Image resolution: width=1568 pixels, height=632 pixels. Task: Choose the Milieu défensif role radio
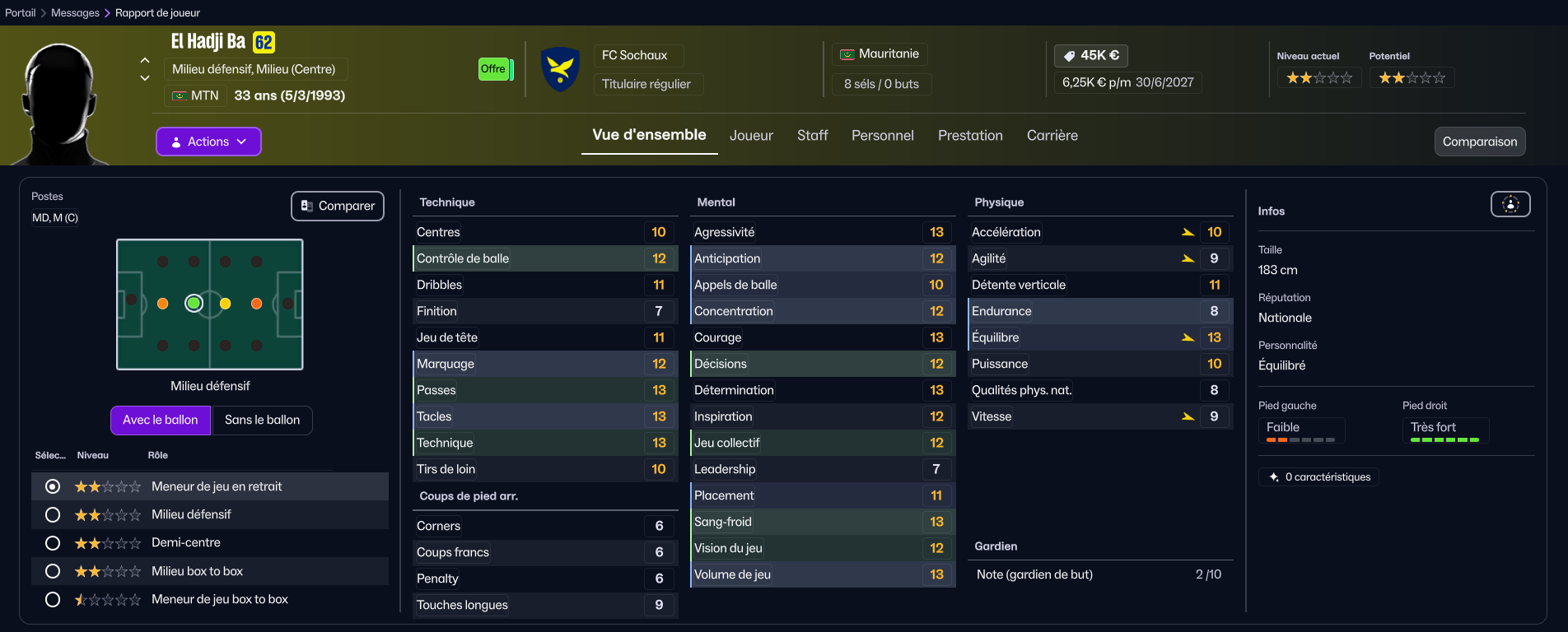(x=53, y=514)
